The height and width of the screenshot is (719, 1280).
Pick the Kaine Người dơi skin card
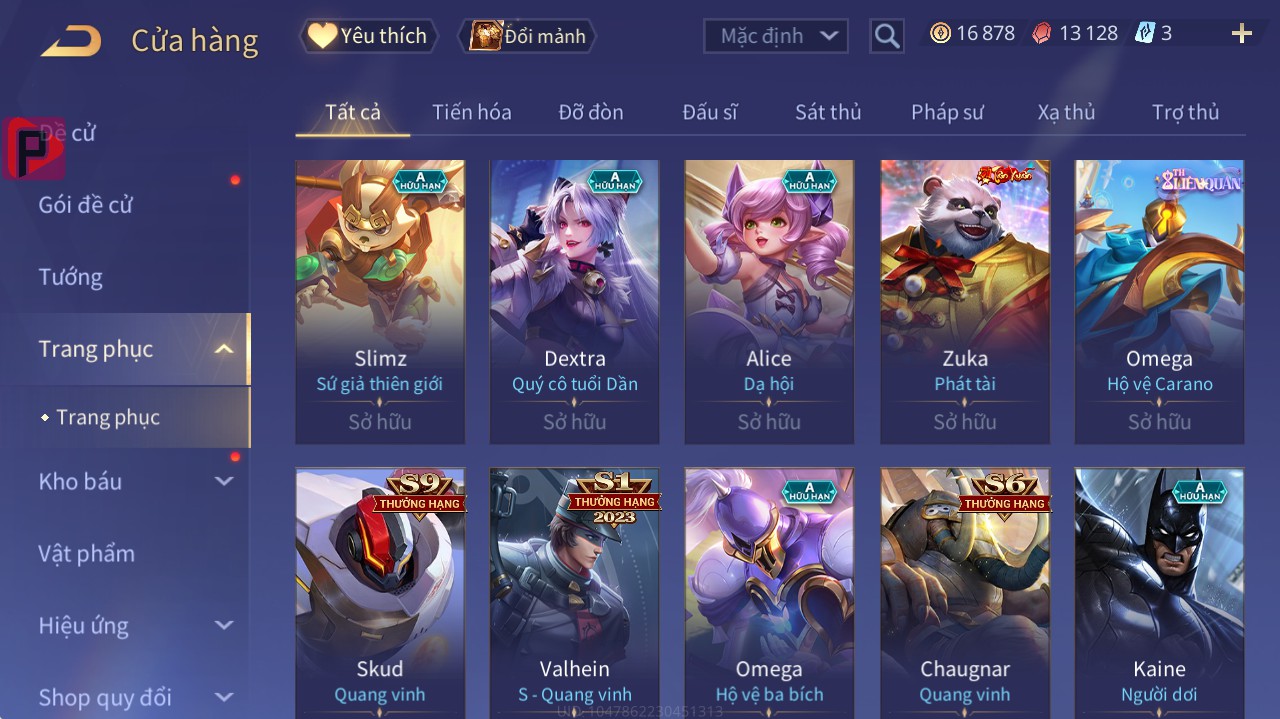[1159, 592]
